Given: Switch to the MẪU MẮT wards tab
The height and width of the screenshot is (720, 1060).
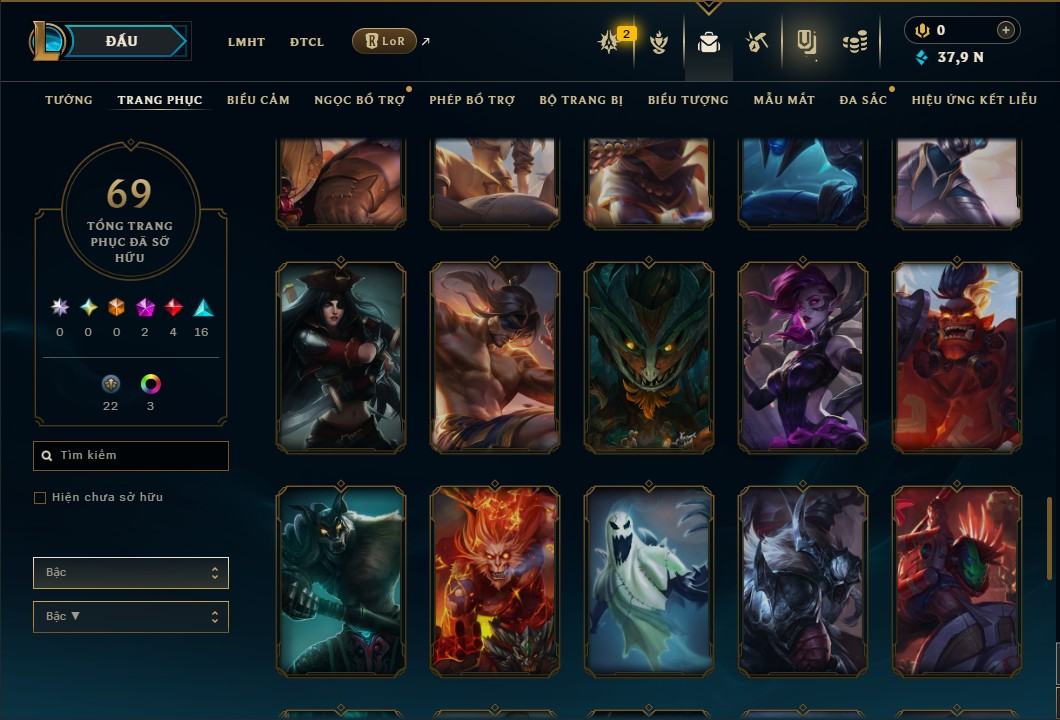Looking at the screenshot, I should point(784,100).
